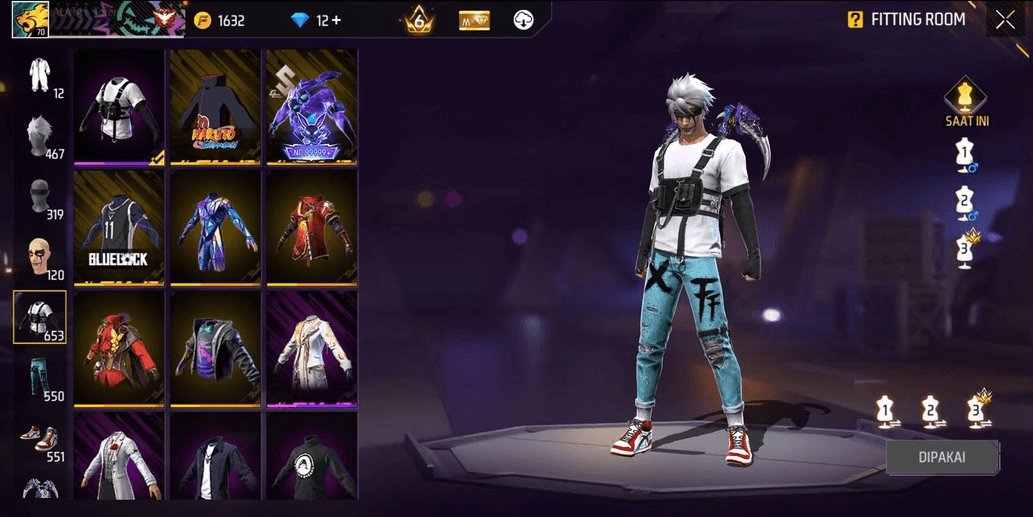Open the player profile avatar
Screen dimensions: 1033x517
point(30,19)
